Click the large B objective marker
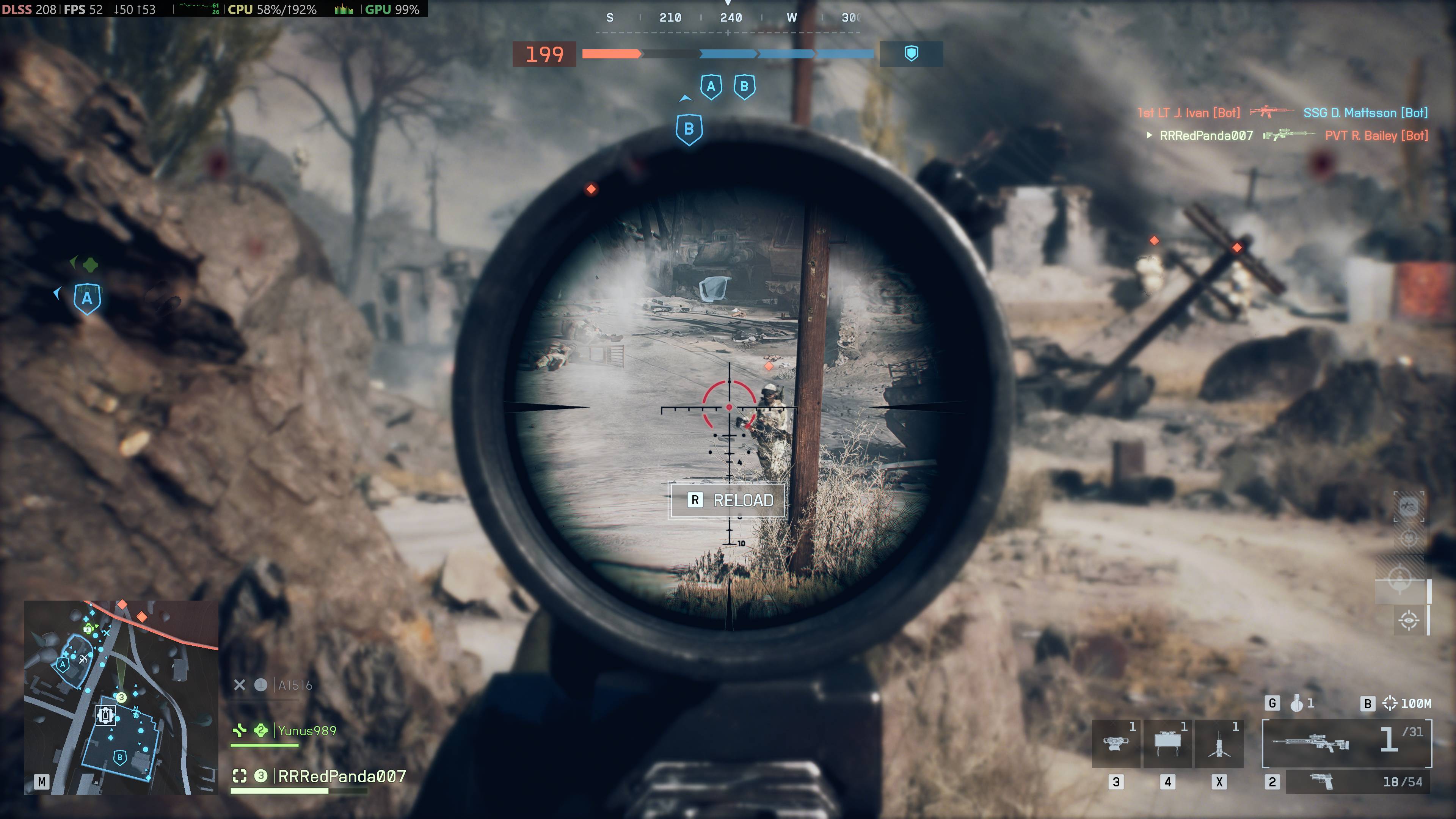1456x819 pixels. pos(689,129)
